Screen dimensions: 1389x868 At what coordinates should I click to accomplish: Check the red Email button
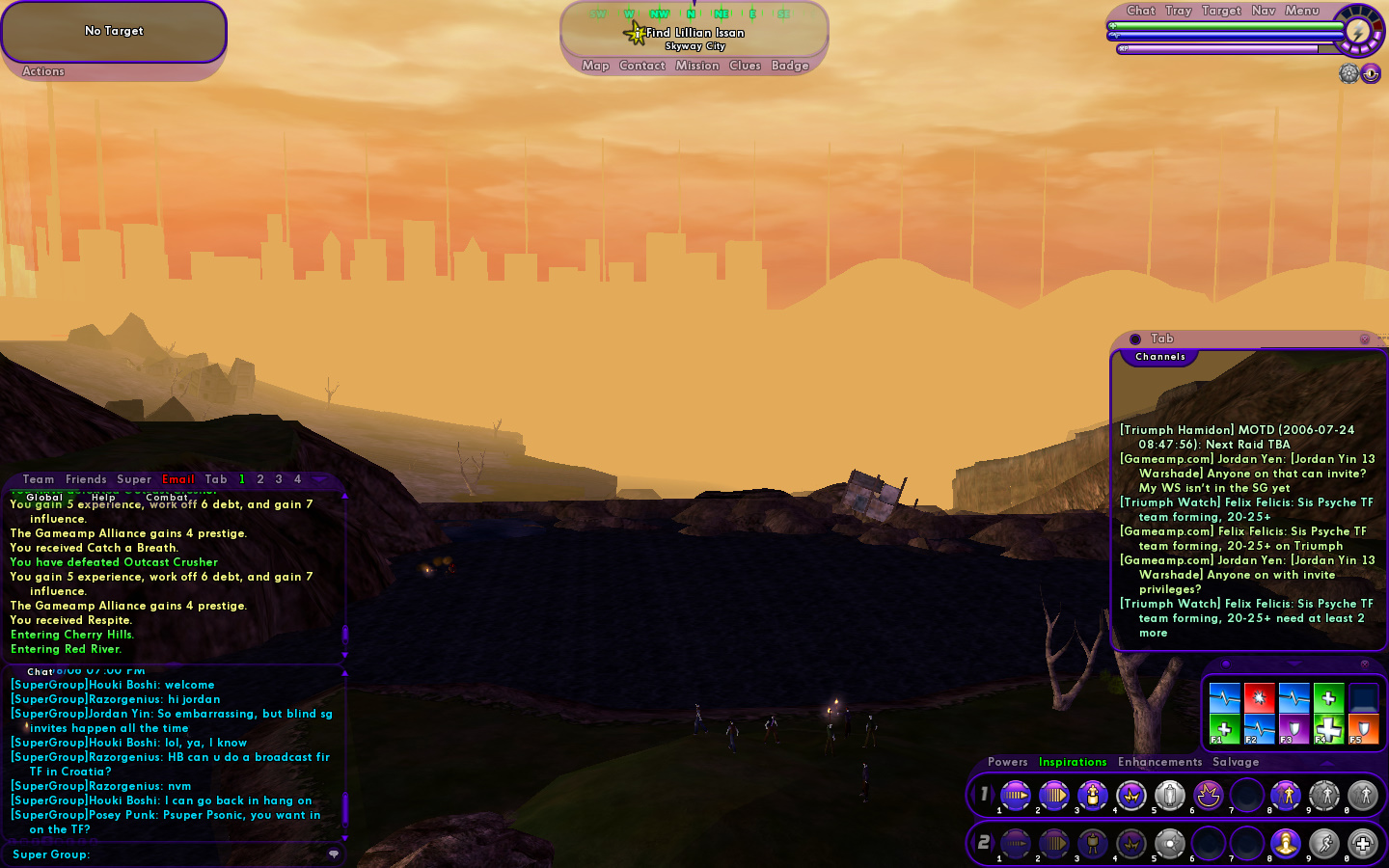click(178, 479)
